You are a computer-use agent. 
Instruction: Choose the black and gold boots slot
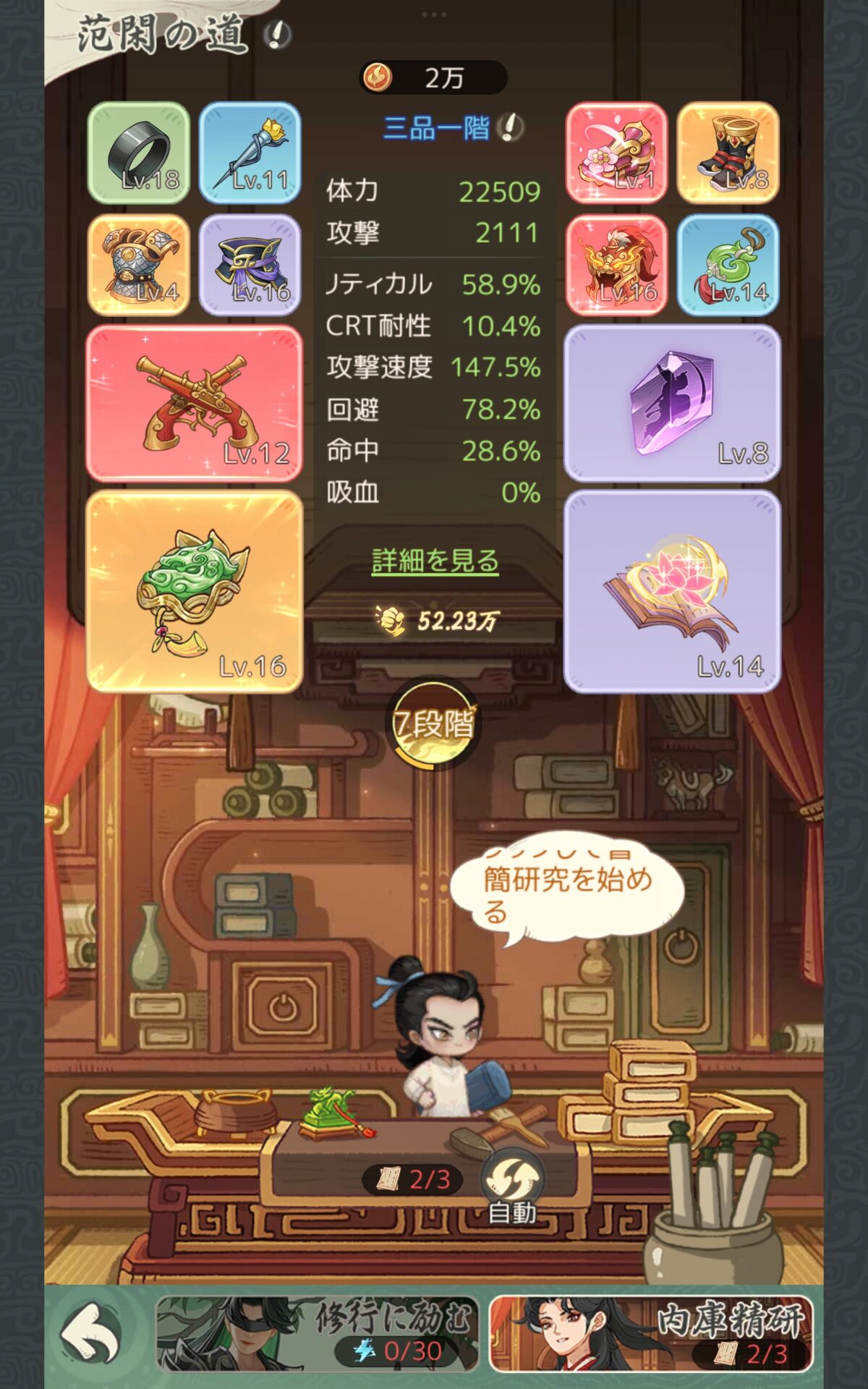[x=728, y=153]
